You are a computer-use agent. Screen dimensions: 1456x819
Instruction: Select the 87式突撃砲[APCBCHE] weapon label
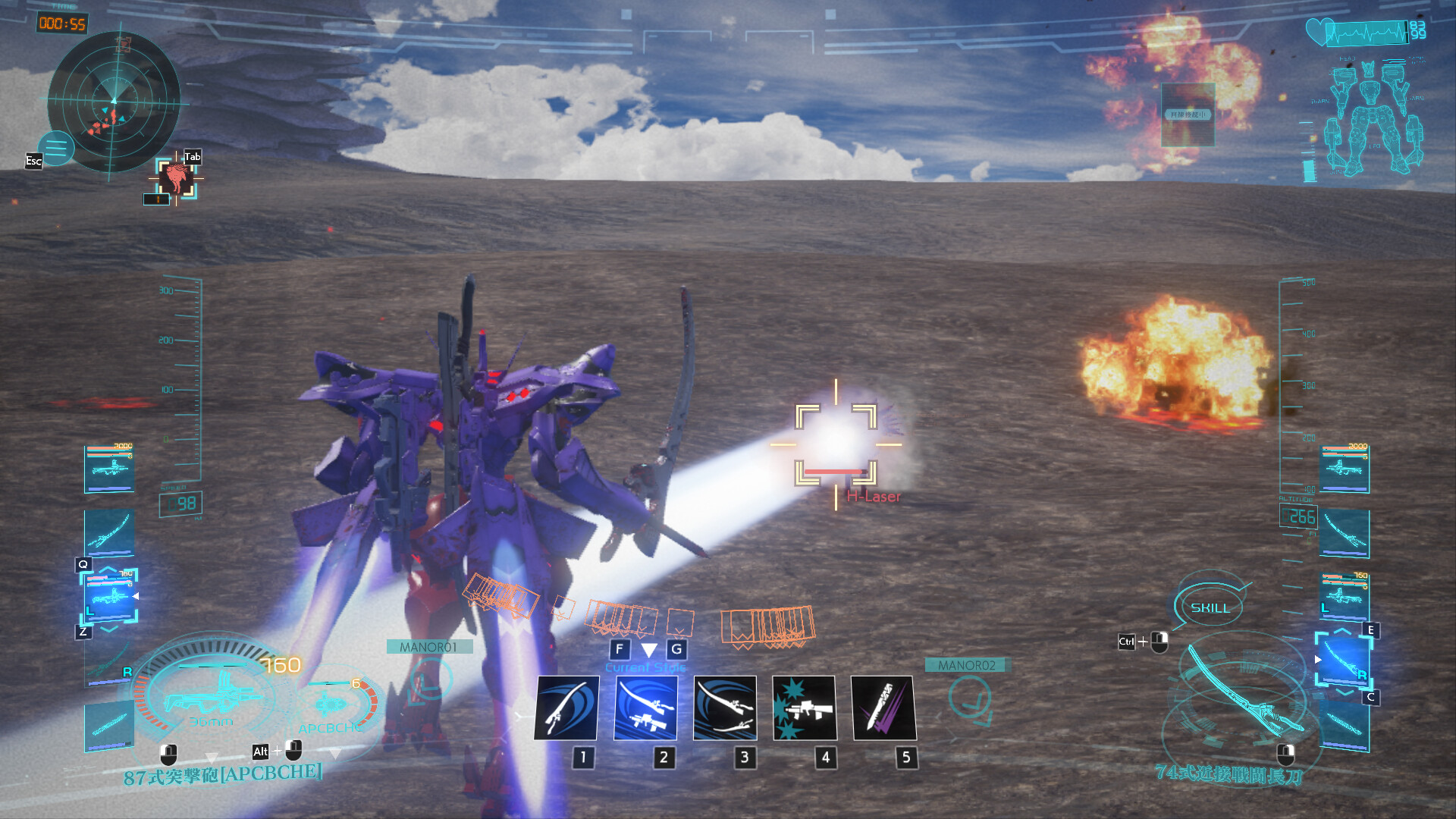click(224, 777)
